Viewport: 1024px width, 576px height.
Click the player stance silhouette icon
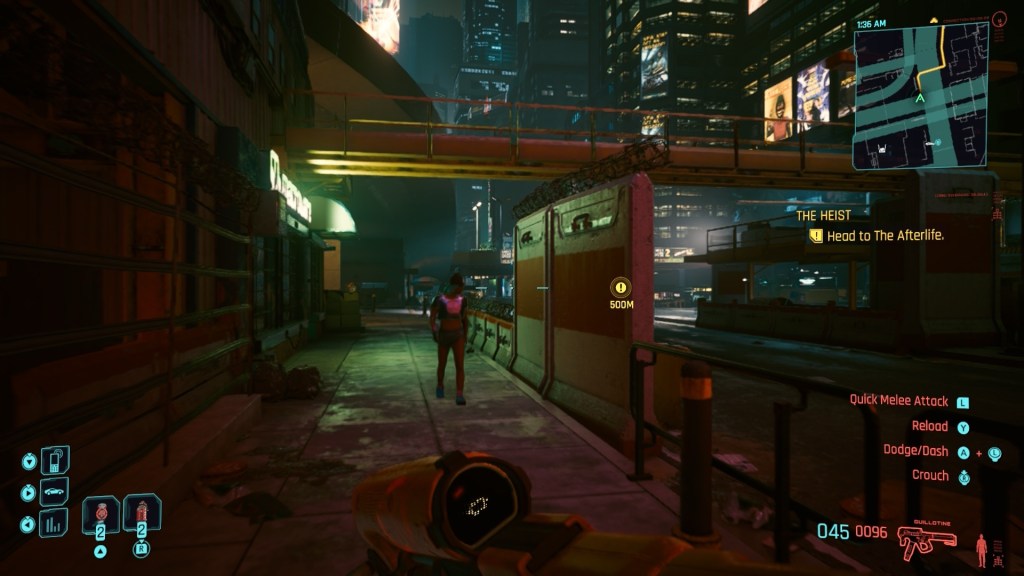point(981,548)
